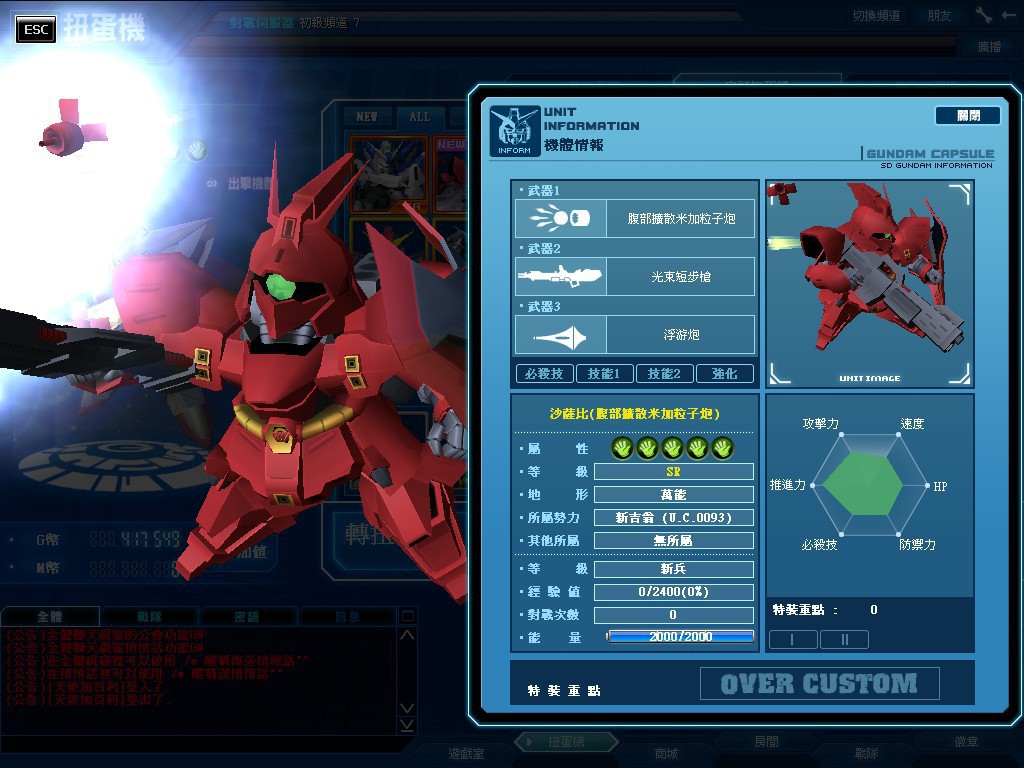Viewport: 1024px width, 768px height.
Task: Select the 武器2 光束短步槍 row
Action: [x=635, y=277]
